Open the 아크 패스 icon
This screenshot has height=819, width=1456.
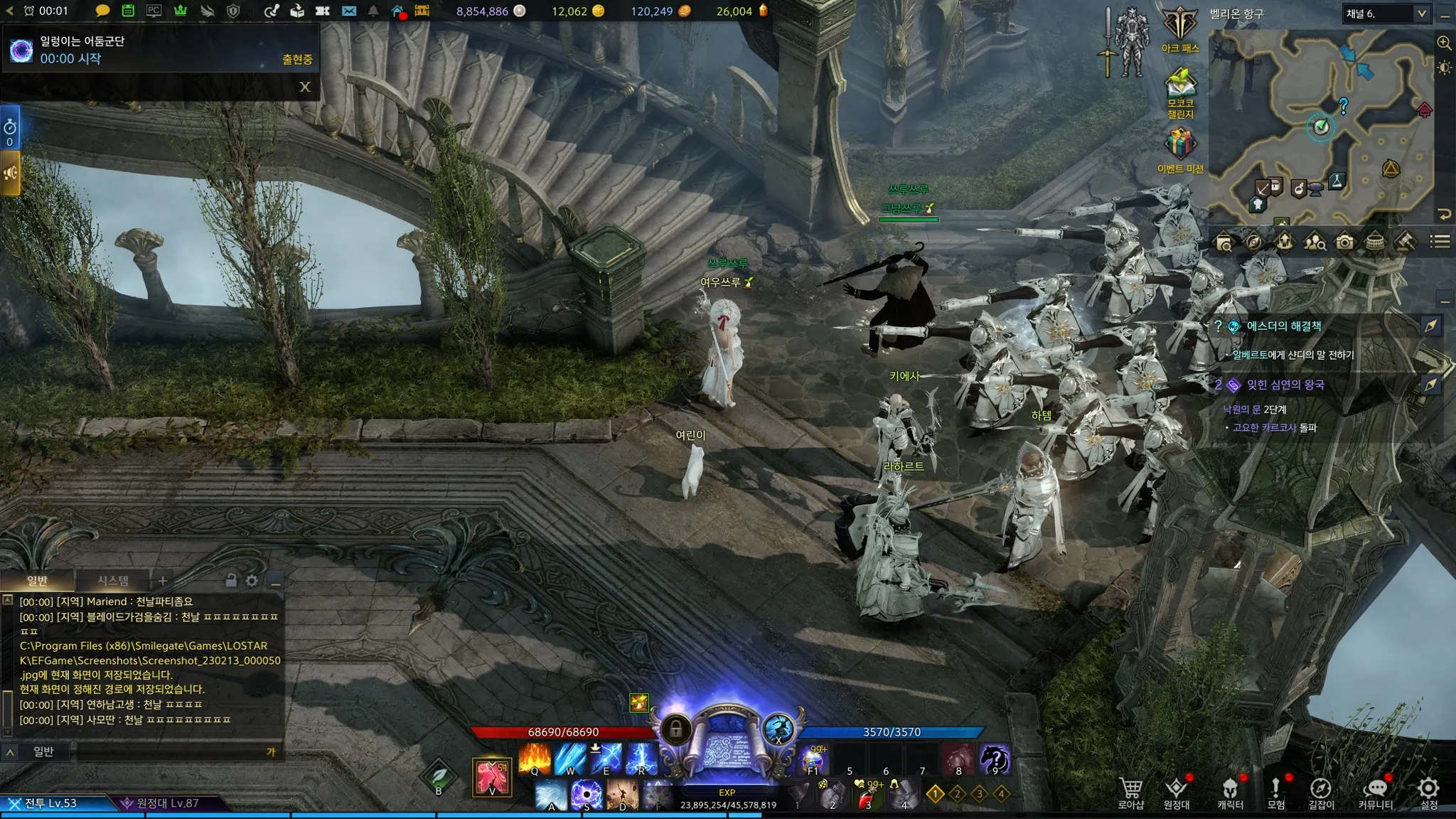point(1180,28)
